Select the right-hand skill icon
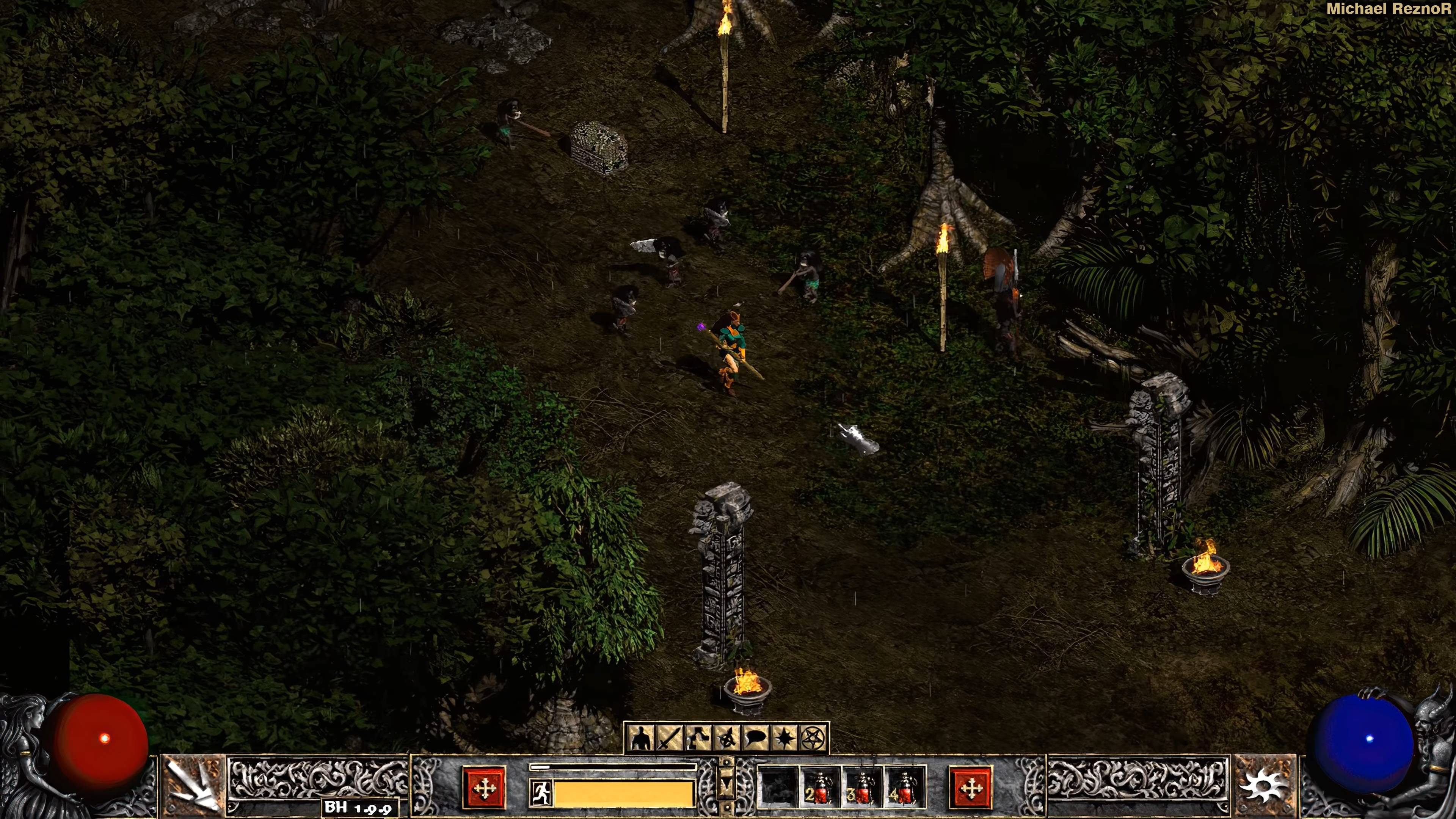Image resolution: width=1456 pixels, height=819 pixels. tap(1265, 786)
